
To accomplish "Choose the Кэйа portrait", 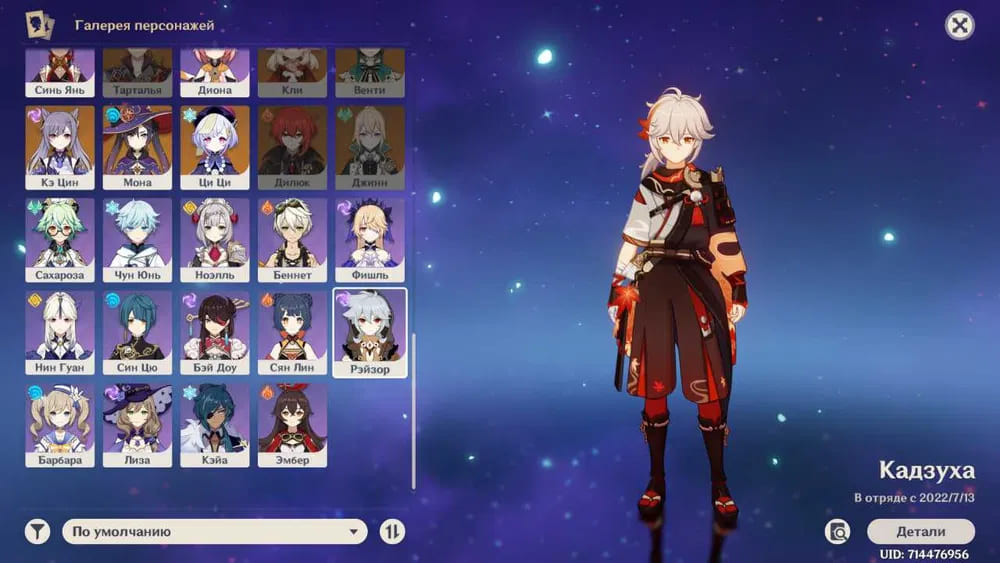I will (215, 425).
